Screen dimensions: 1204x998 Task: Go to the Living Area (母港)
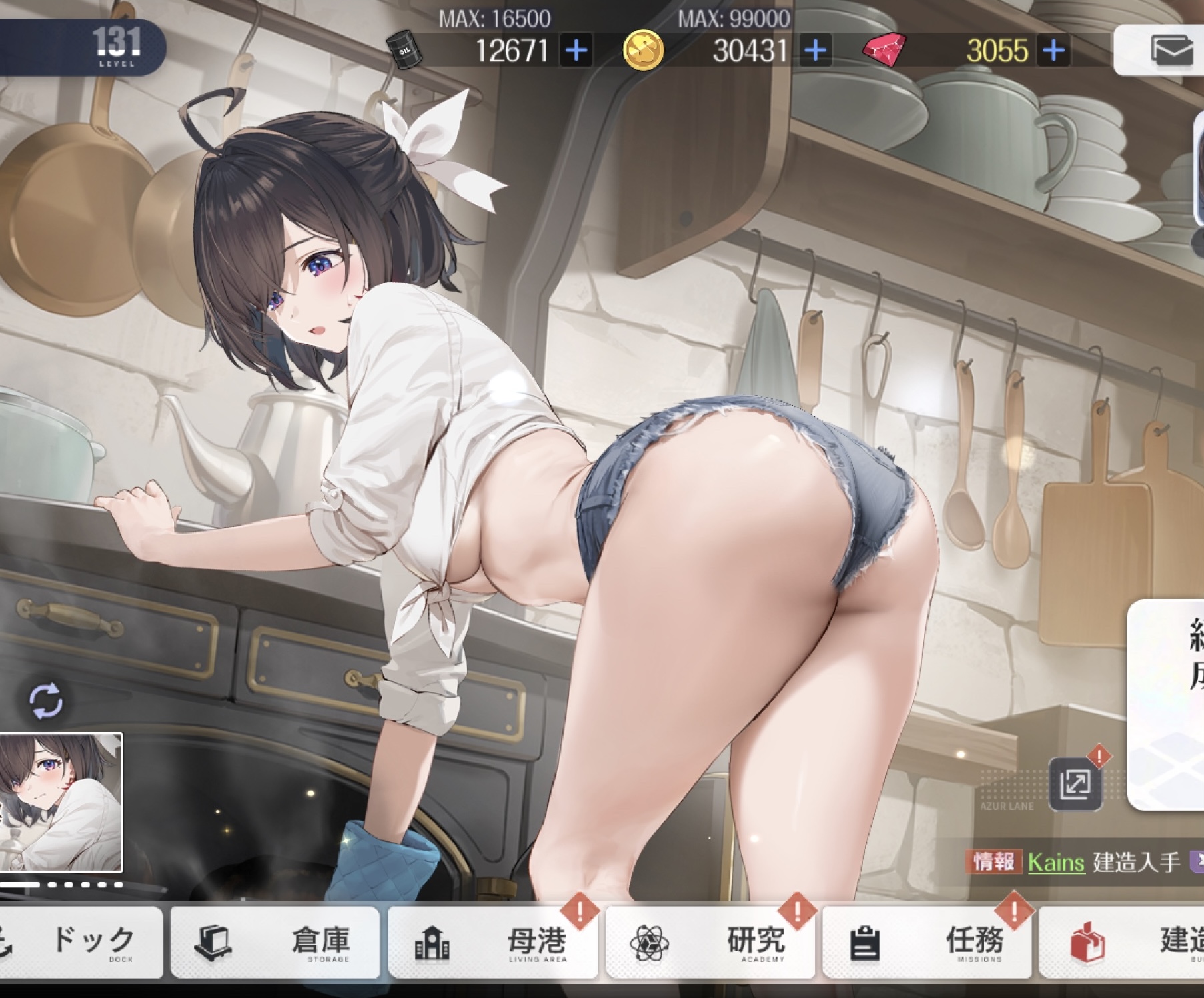pos(492,941)
